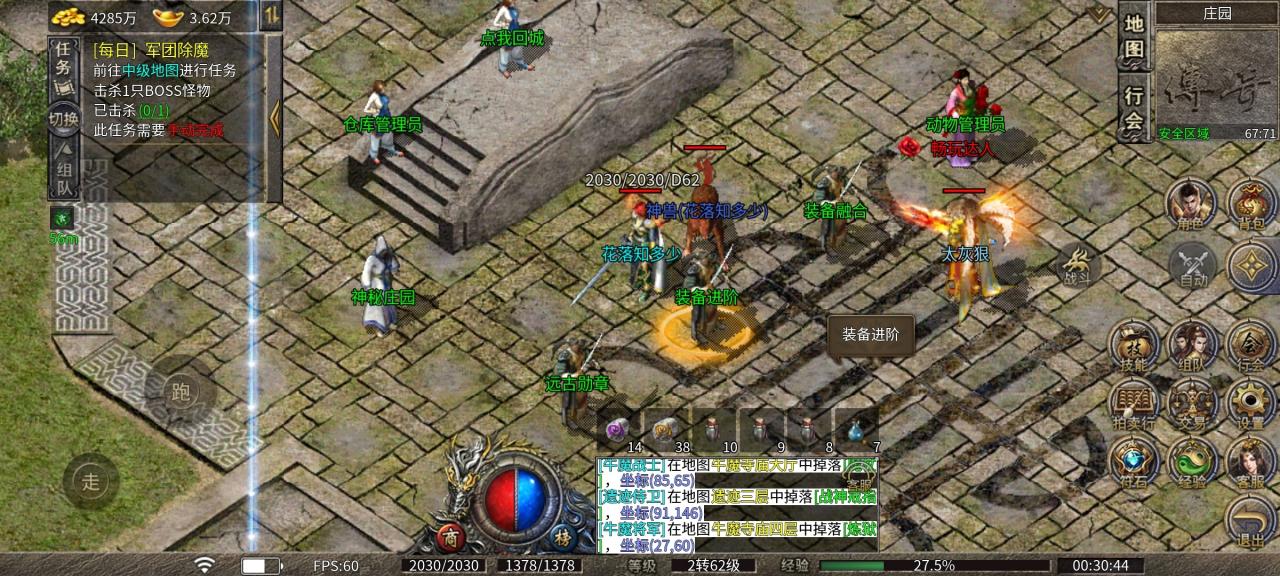Toggle 自动 auto-combat mode
Image resolution: width=1280 pixels, height=576 pixels.
pyautogui.click(x=1193, y=266)
